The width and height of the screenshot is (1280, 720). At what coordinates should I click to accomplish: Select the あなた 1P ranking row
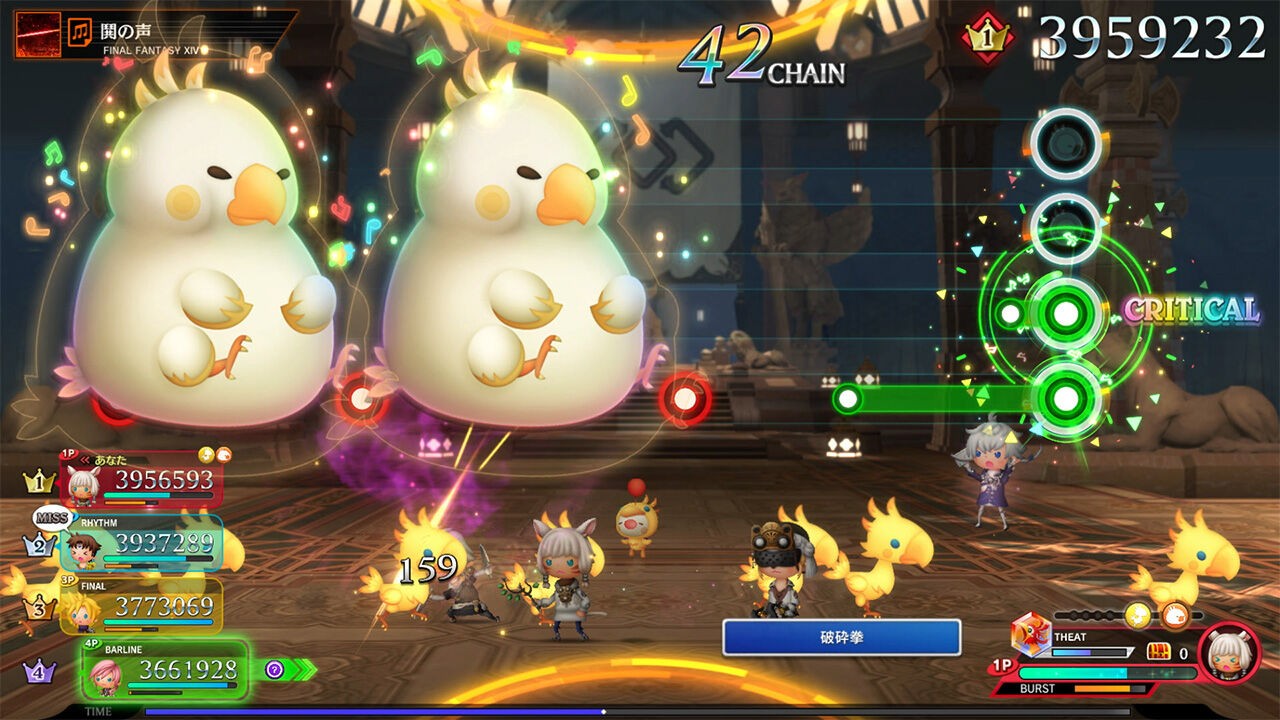(141, 480)
